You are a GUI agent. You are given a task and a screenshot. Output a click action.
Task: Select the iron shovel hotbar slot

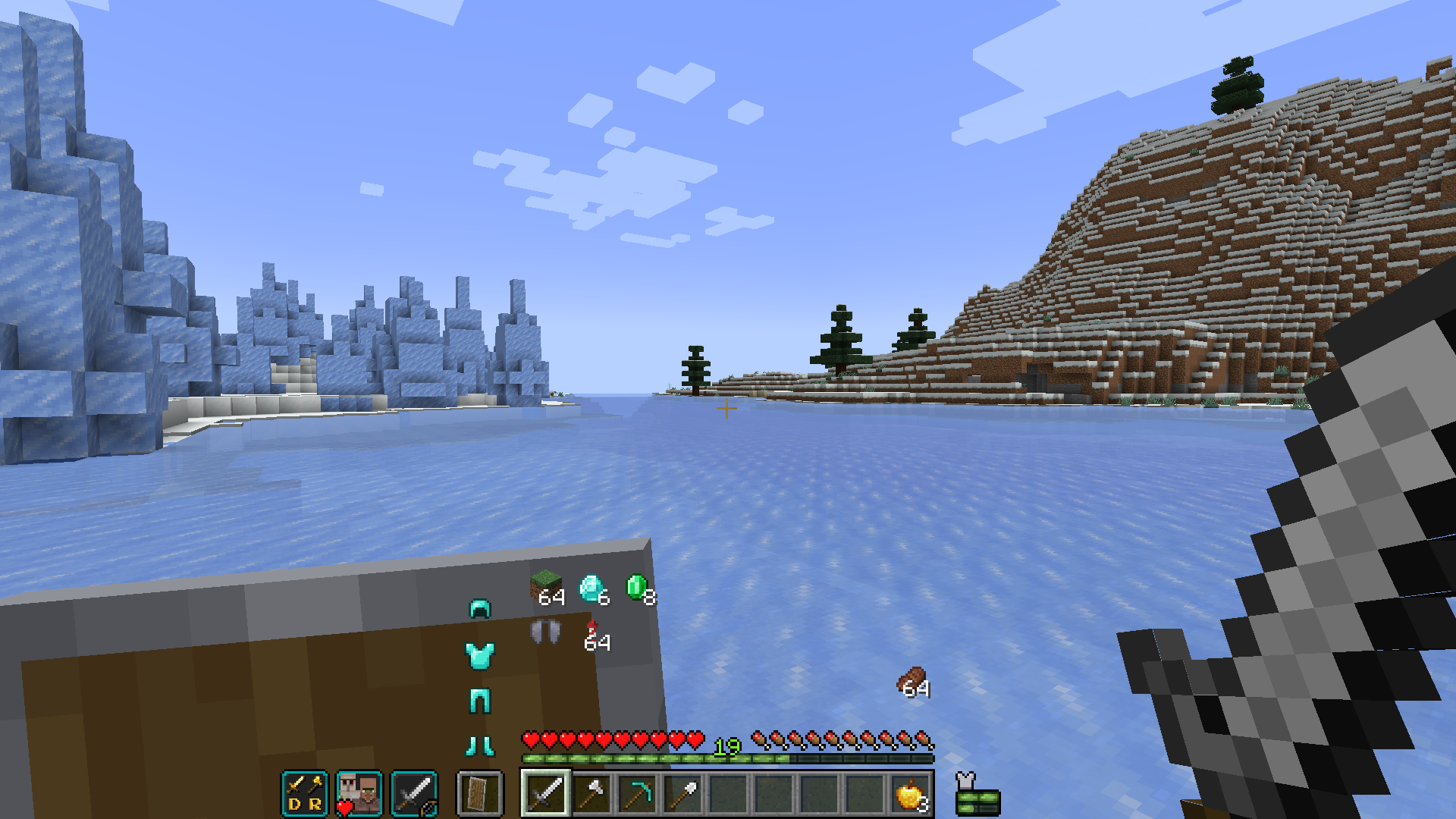coord(686,792)
